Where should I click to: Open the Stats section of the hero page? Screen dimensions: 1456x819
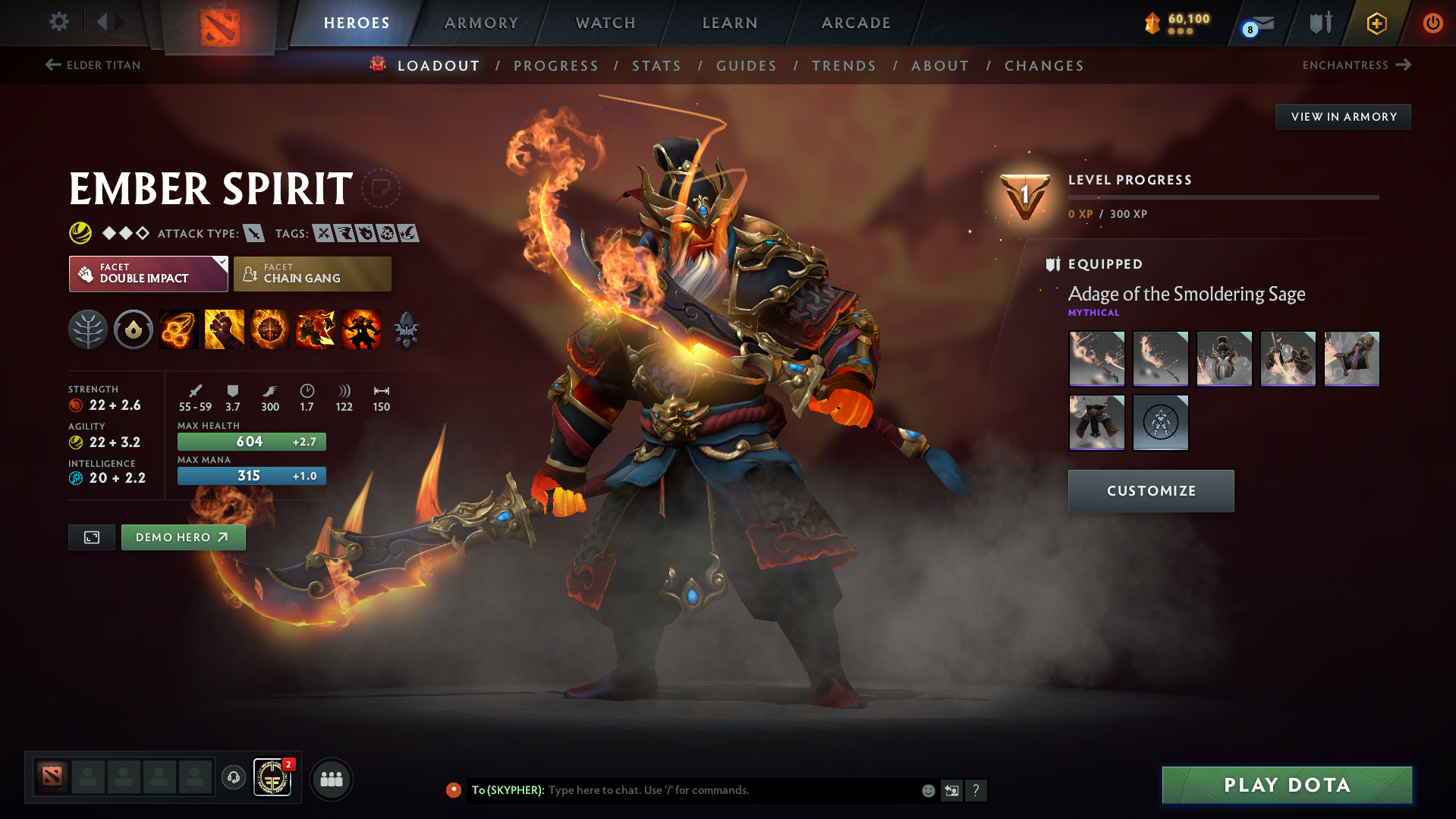(x=656, y=66)
